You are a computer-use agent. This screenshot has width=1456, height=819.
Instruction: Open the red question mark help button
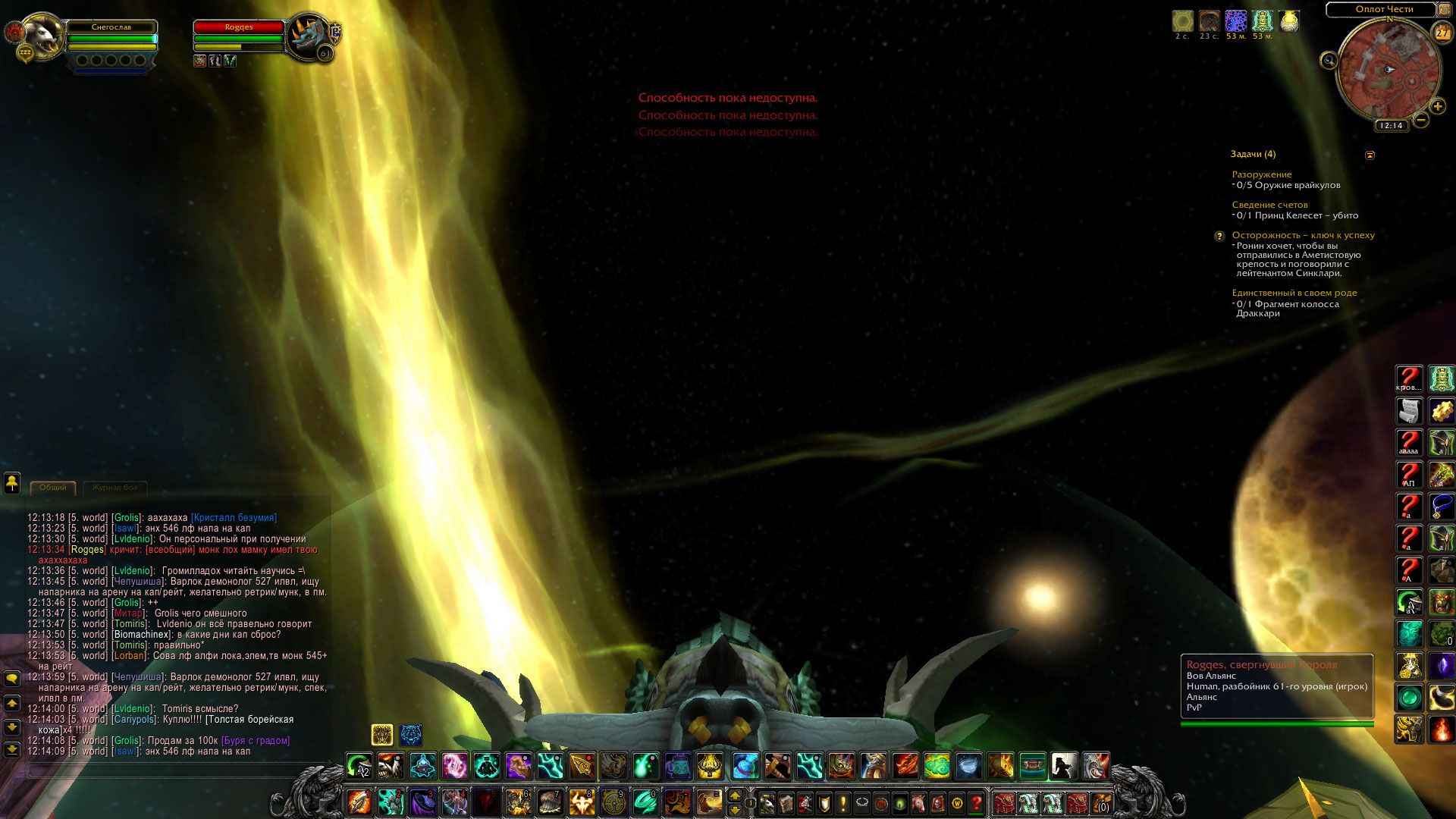(x=977, y=802)
